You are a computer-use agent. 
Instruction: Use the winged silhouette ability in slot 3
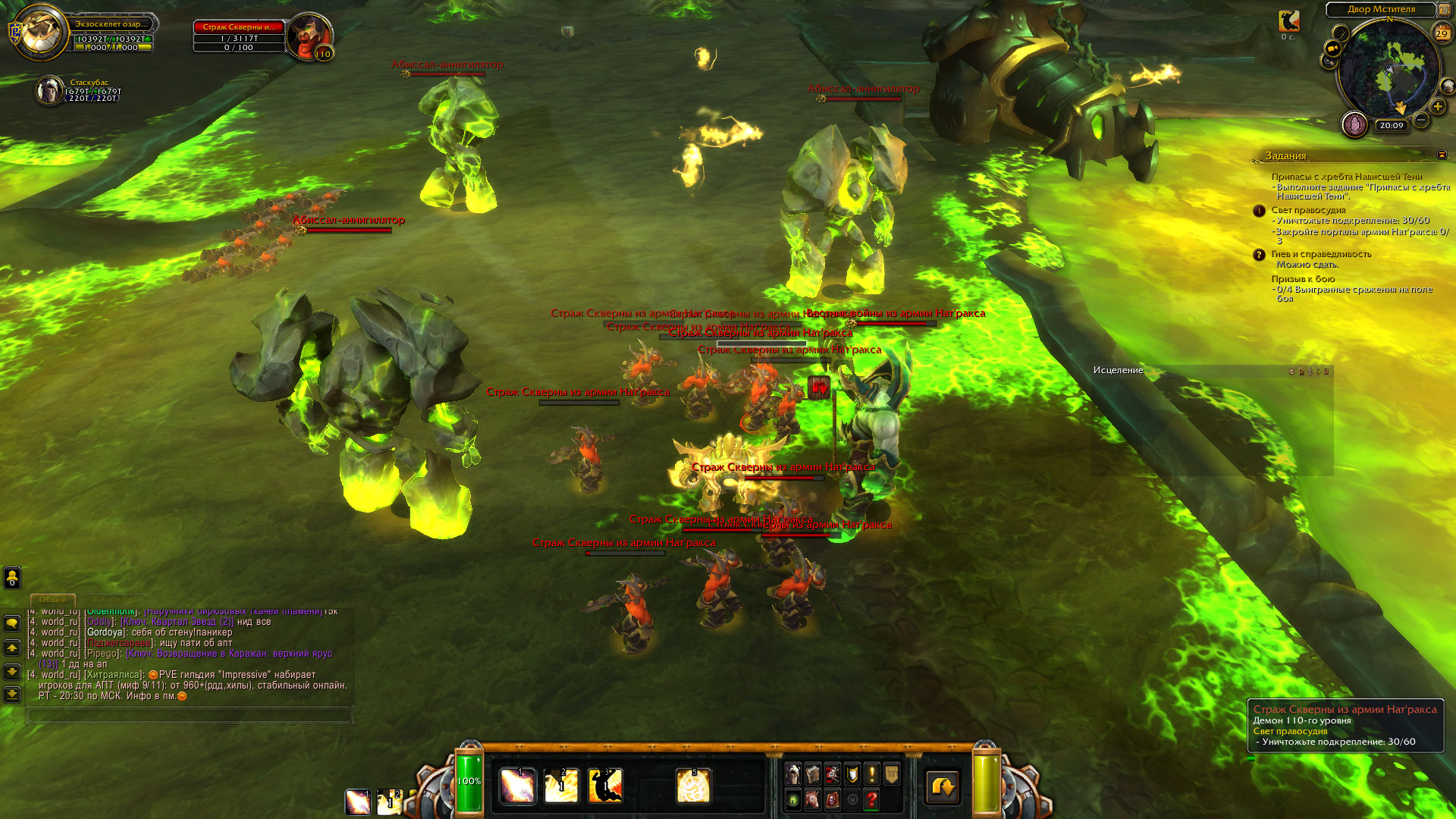pyautogui.click(x=605, y=786)
